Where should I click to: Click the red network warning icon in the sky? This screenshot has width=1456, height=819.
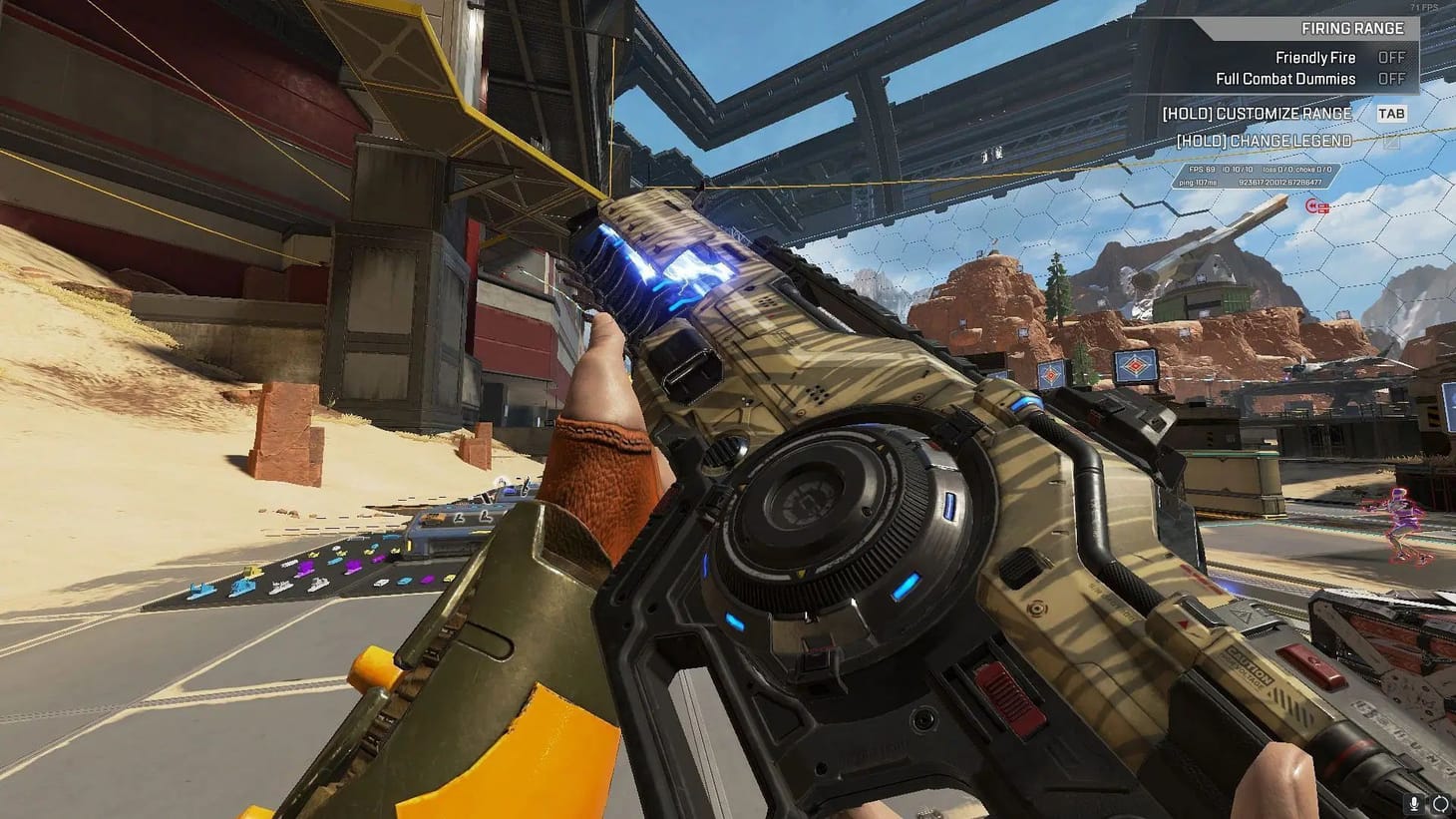coord(1317,207)
